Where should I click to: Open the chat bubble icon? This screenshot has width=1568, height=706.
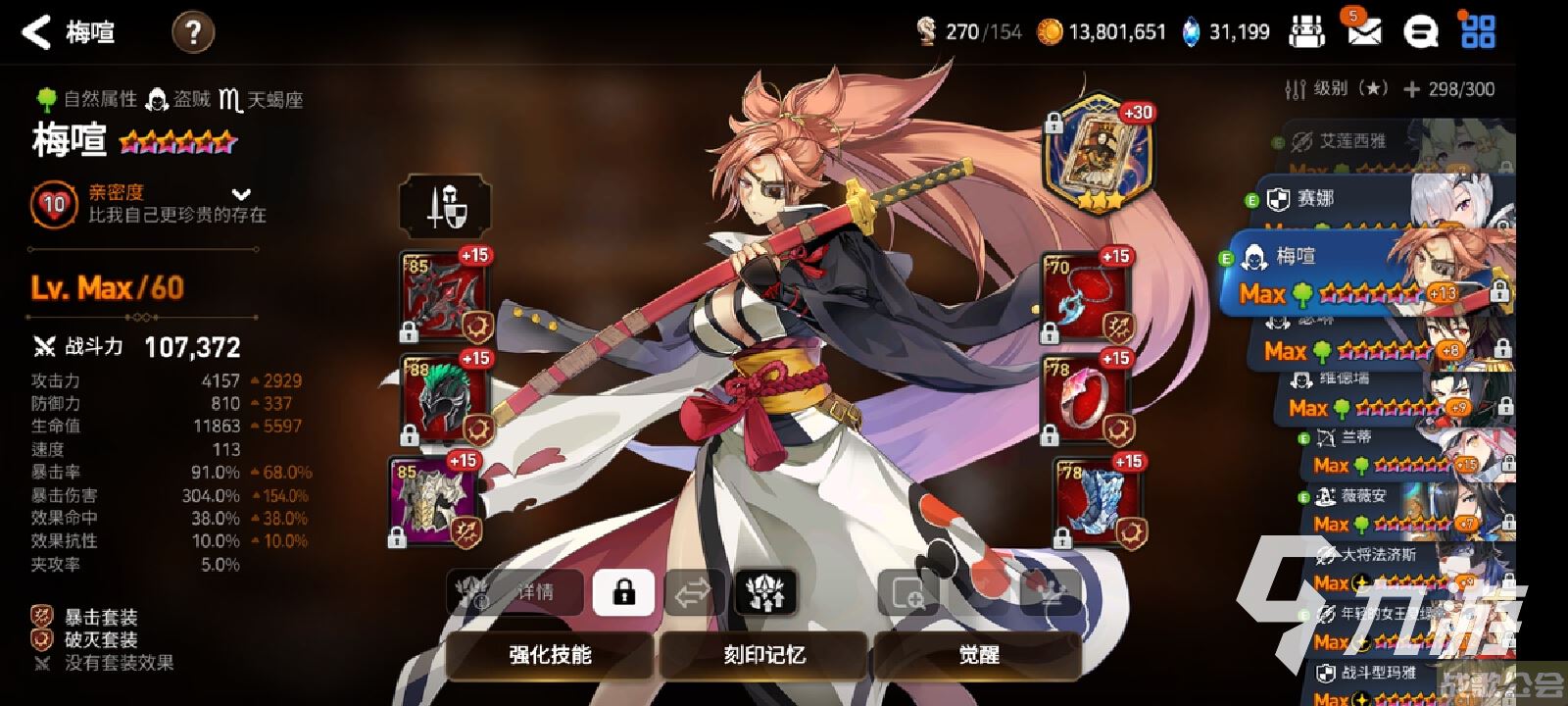tap(1419, 32)
